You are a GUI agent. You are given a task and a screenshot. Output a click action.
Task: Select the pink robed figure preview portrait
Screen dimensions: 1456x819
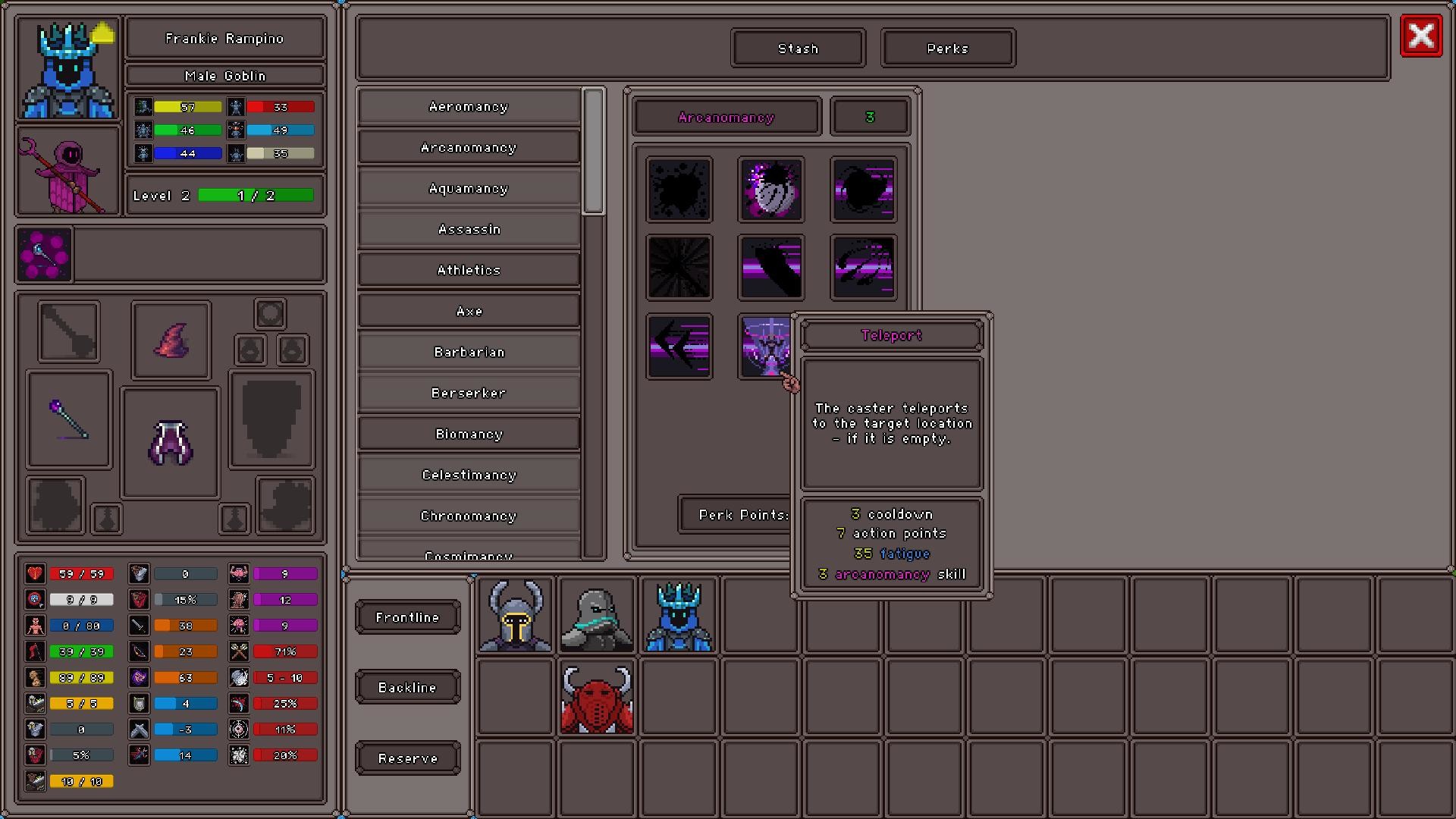67,171
